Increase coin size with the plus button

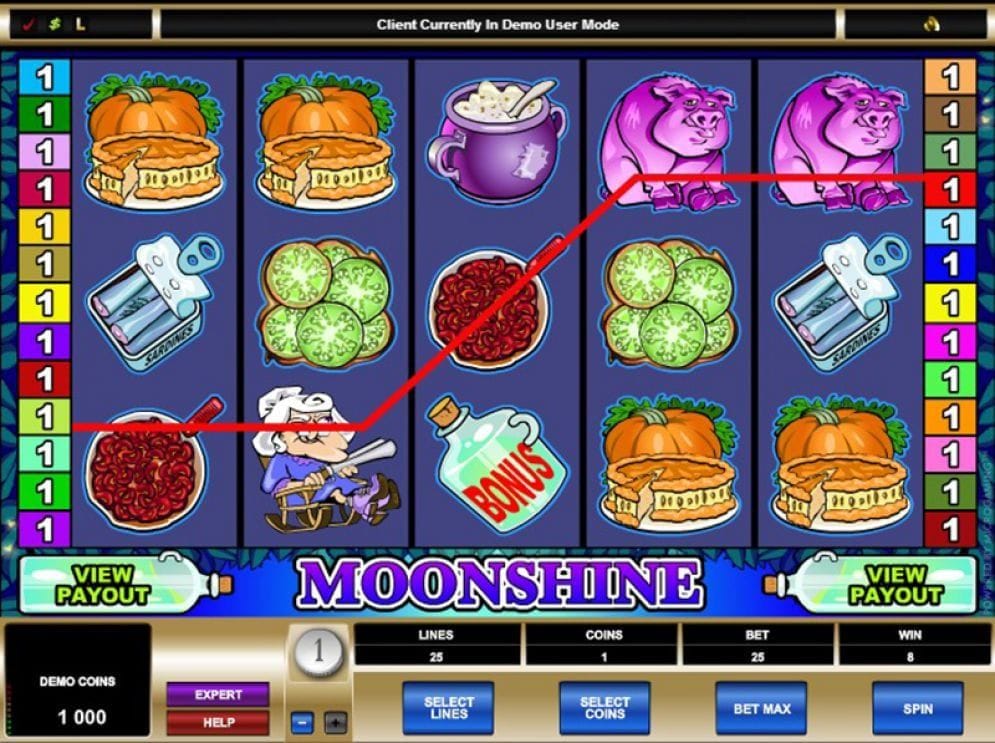[335, 721]
